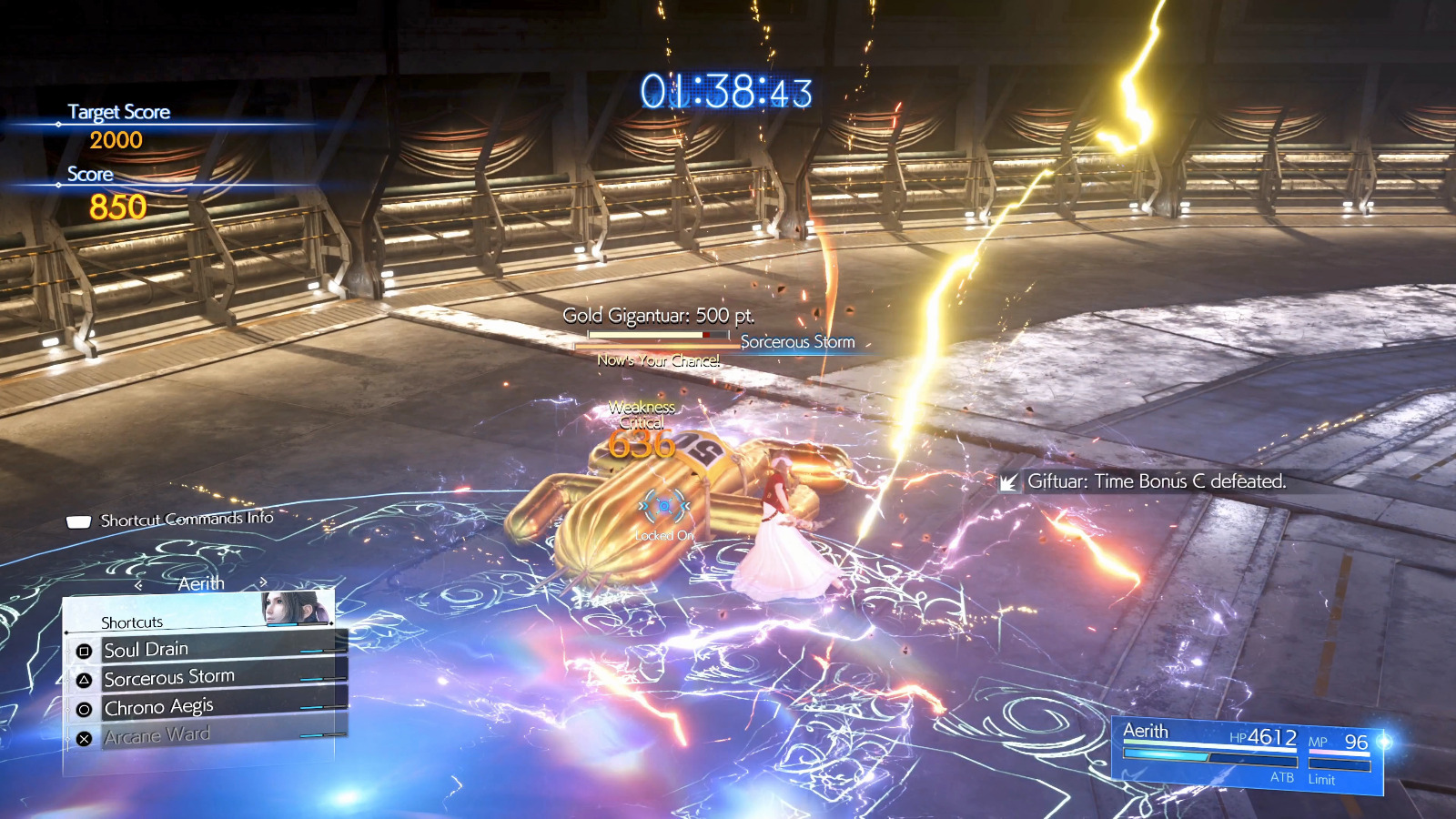1456x819 pixels.
Task: Select Aerith's party status panel
Action: (1247, 753)
